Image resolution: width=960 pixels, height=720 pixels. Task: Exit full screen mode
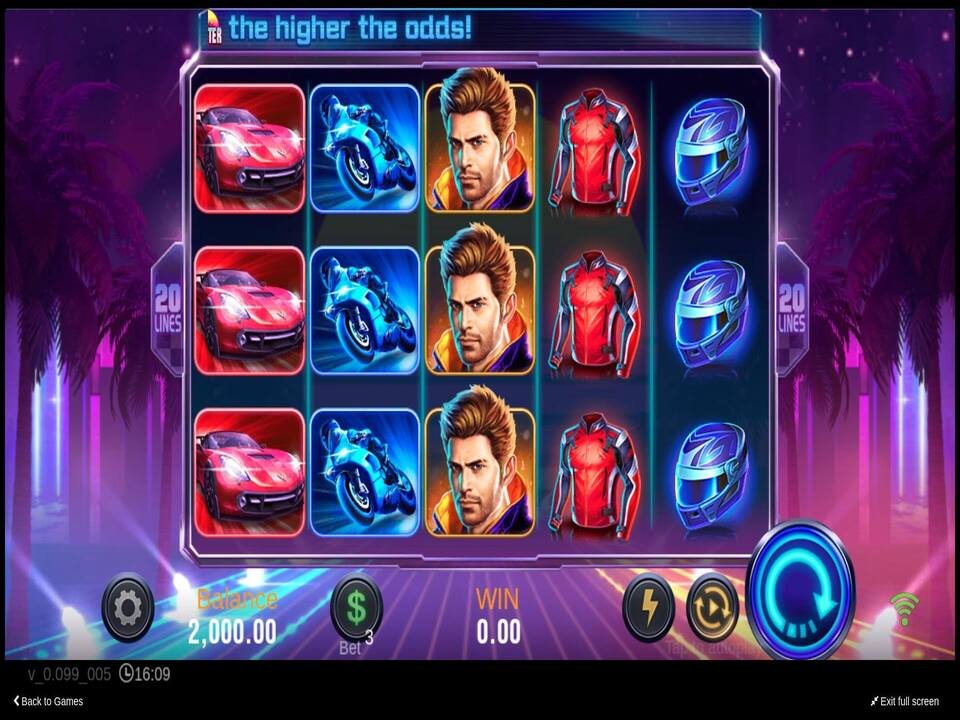[904, 701]
